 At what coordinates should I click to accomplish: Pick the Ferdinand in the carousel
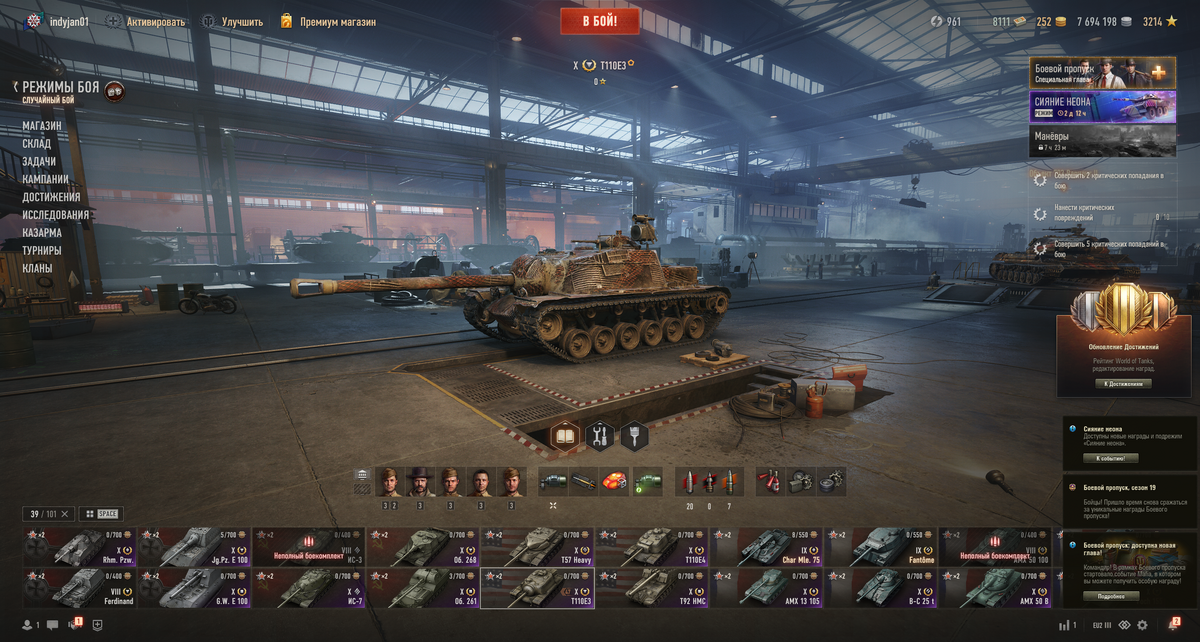(x=79, y=588)
